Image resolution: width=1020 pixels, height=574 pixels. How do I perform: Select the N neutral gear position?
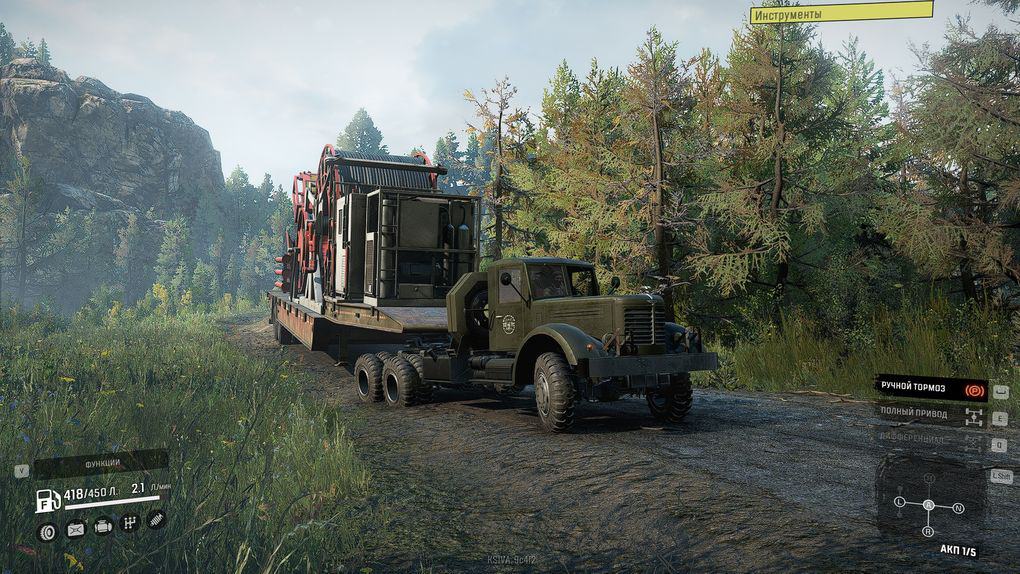pos(958,509)
